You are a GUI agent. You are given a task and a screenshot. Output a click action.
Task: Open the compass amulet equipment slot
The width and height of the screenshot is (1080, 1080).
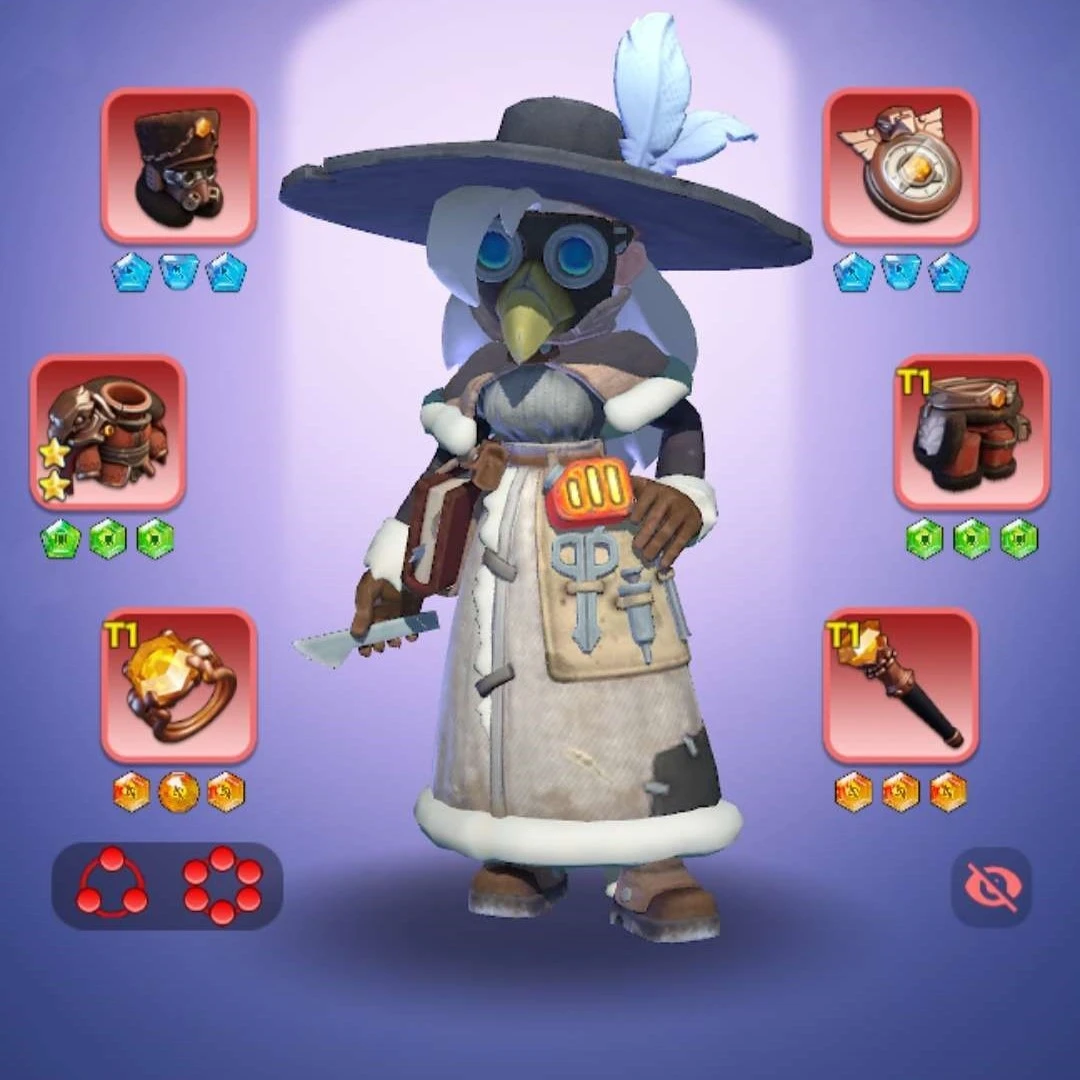(900, 166)
